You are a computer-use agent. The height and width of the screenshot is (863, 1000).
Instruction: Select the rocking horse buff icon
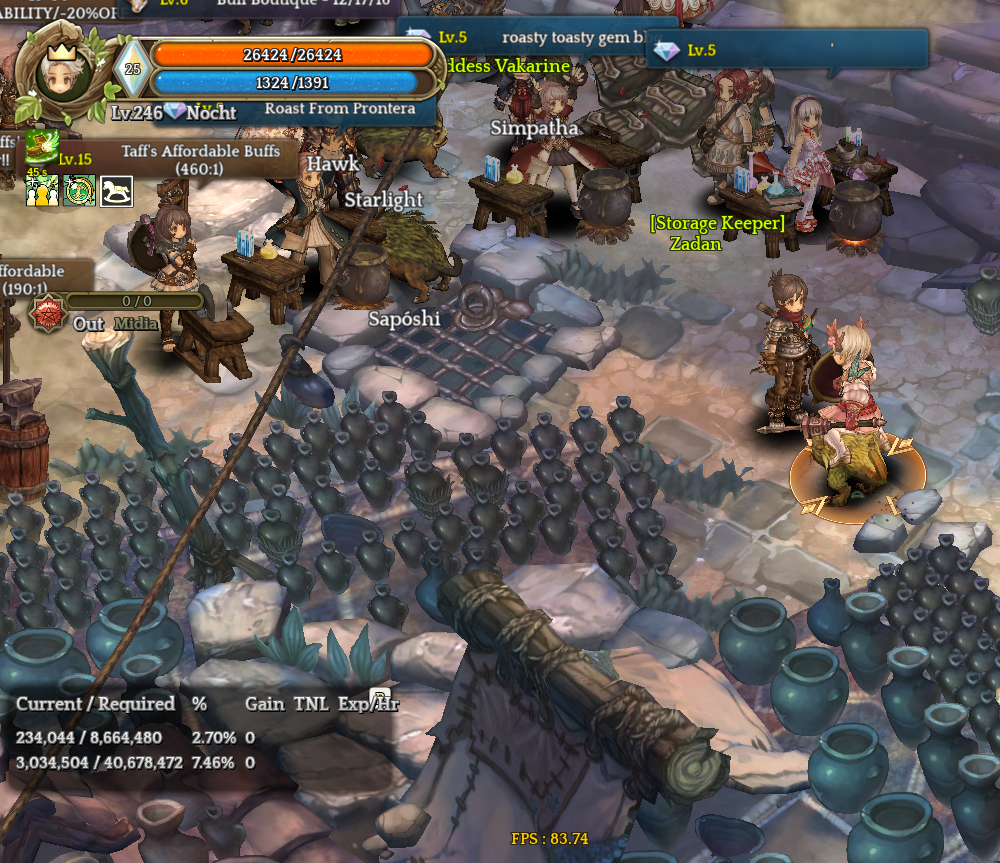[116, 190]
